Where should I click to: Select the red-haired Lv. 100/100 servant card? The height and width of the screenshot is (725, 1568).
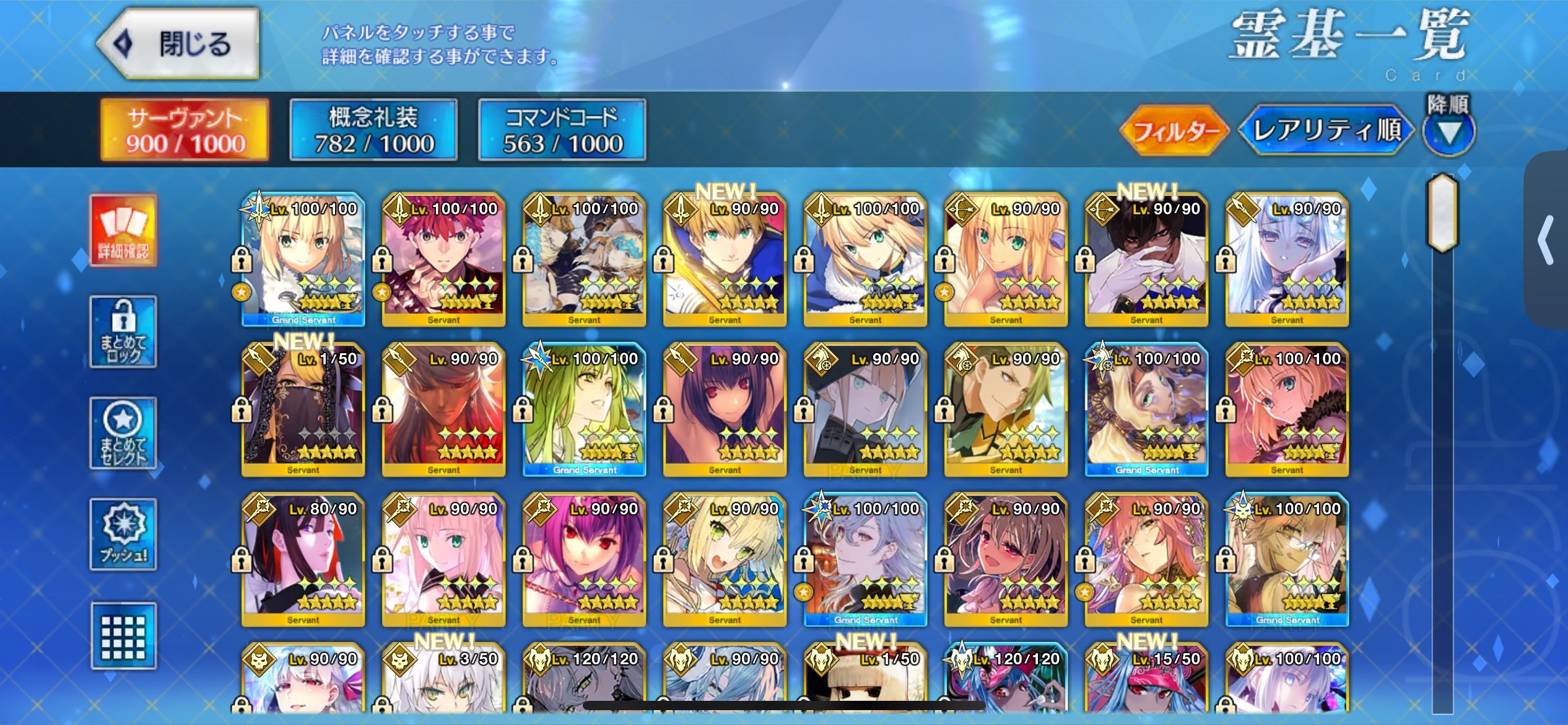click(443, 260)
